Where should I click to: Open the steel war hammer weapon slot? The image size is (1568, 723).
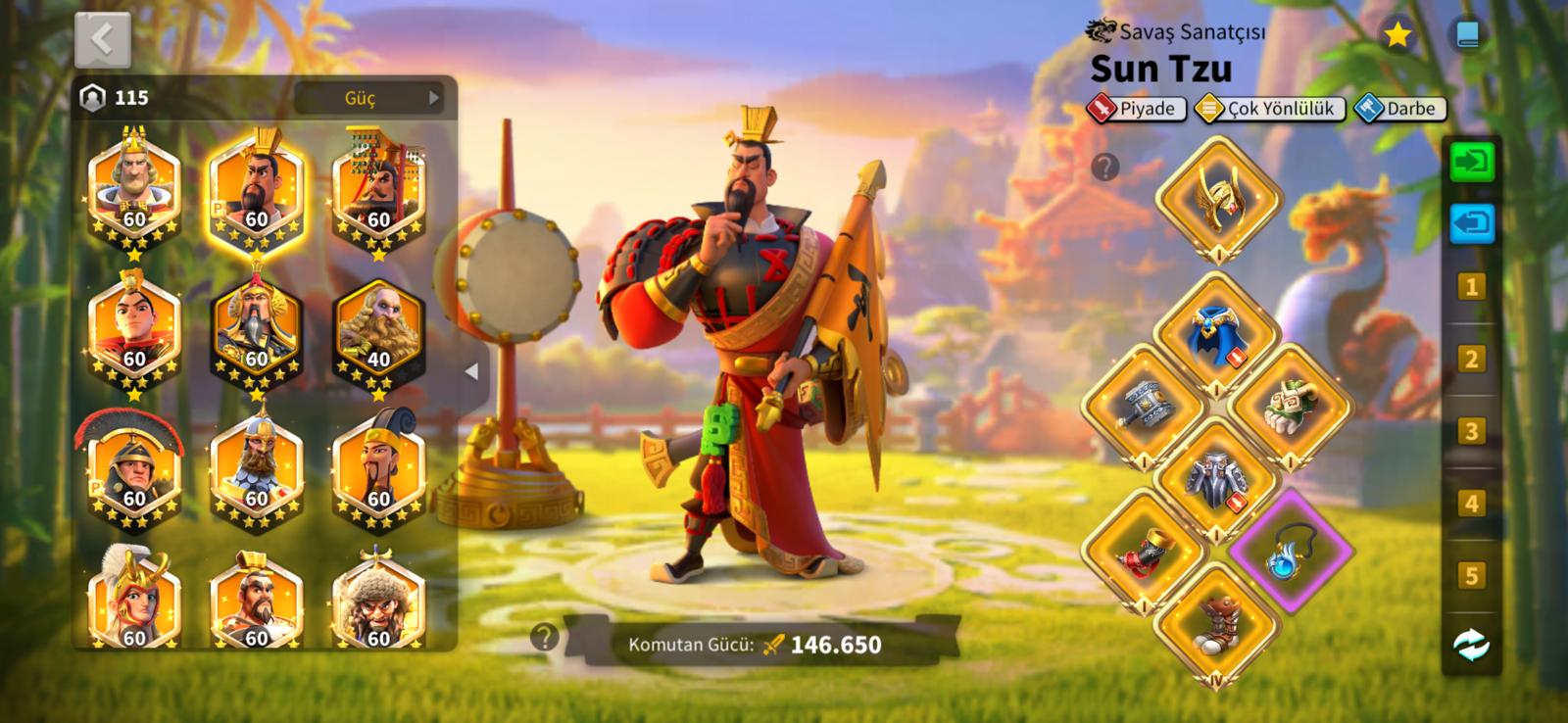click(1144, 407)
